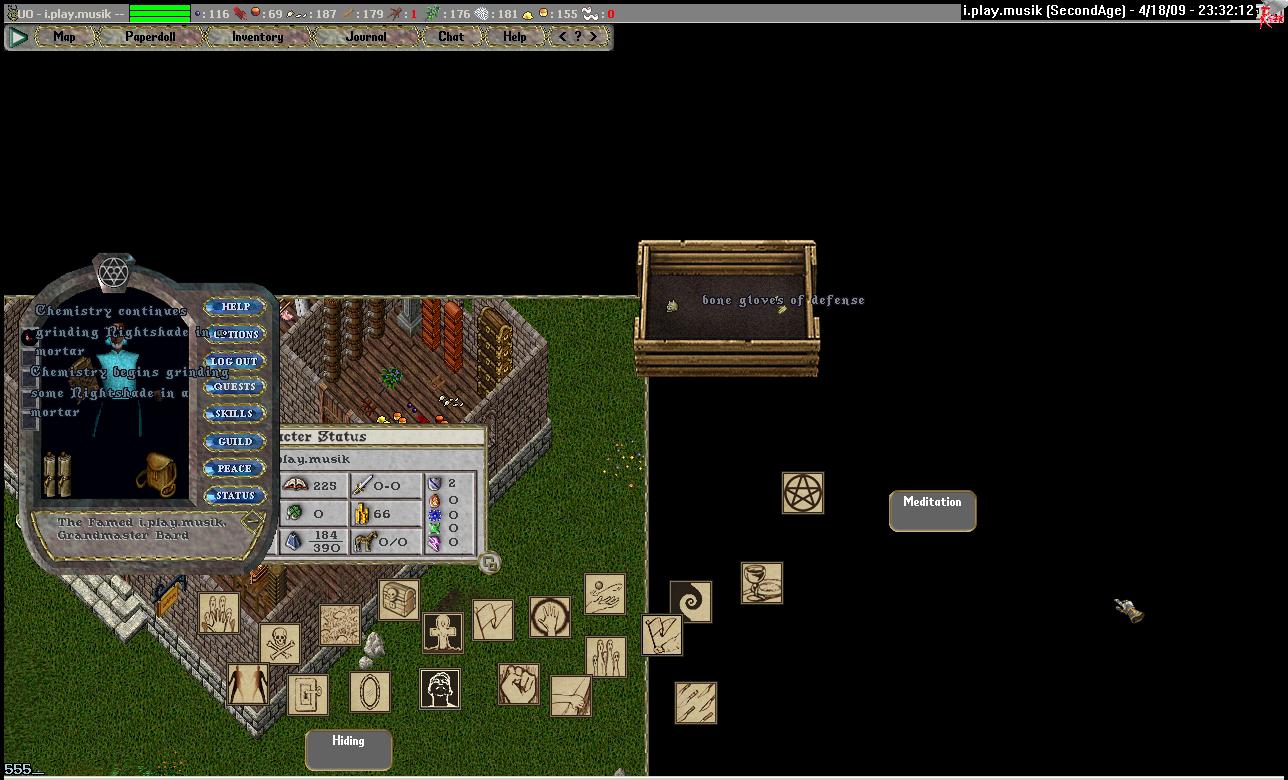The height and width of the screenshot is (780, 1288).
Task: Open the QUESTS log from the paperdoll
Action: point(235,387)
